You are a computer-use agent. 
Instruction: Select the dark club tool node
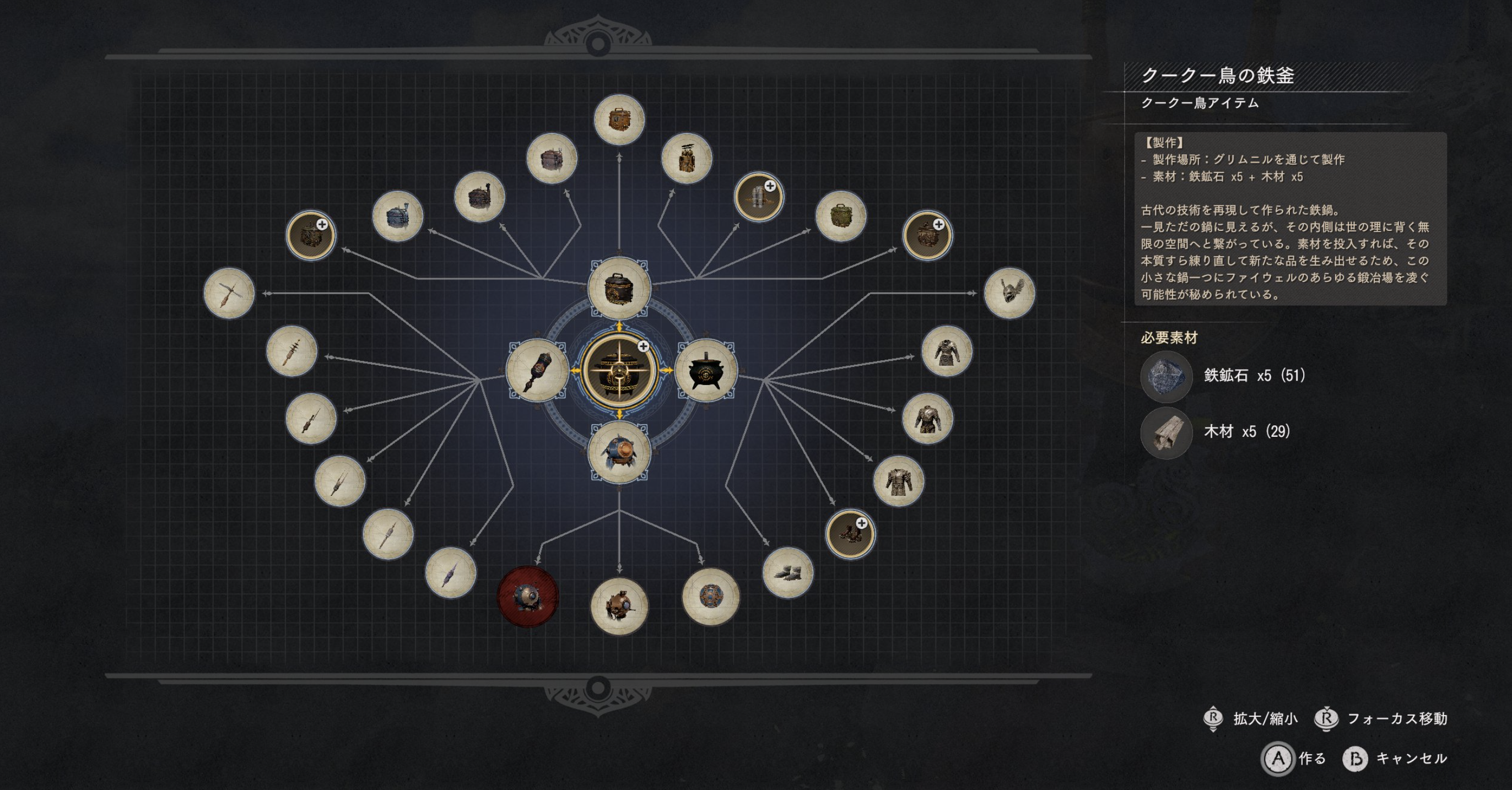(537, 370)
